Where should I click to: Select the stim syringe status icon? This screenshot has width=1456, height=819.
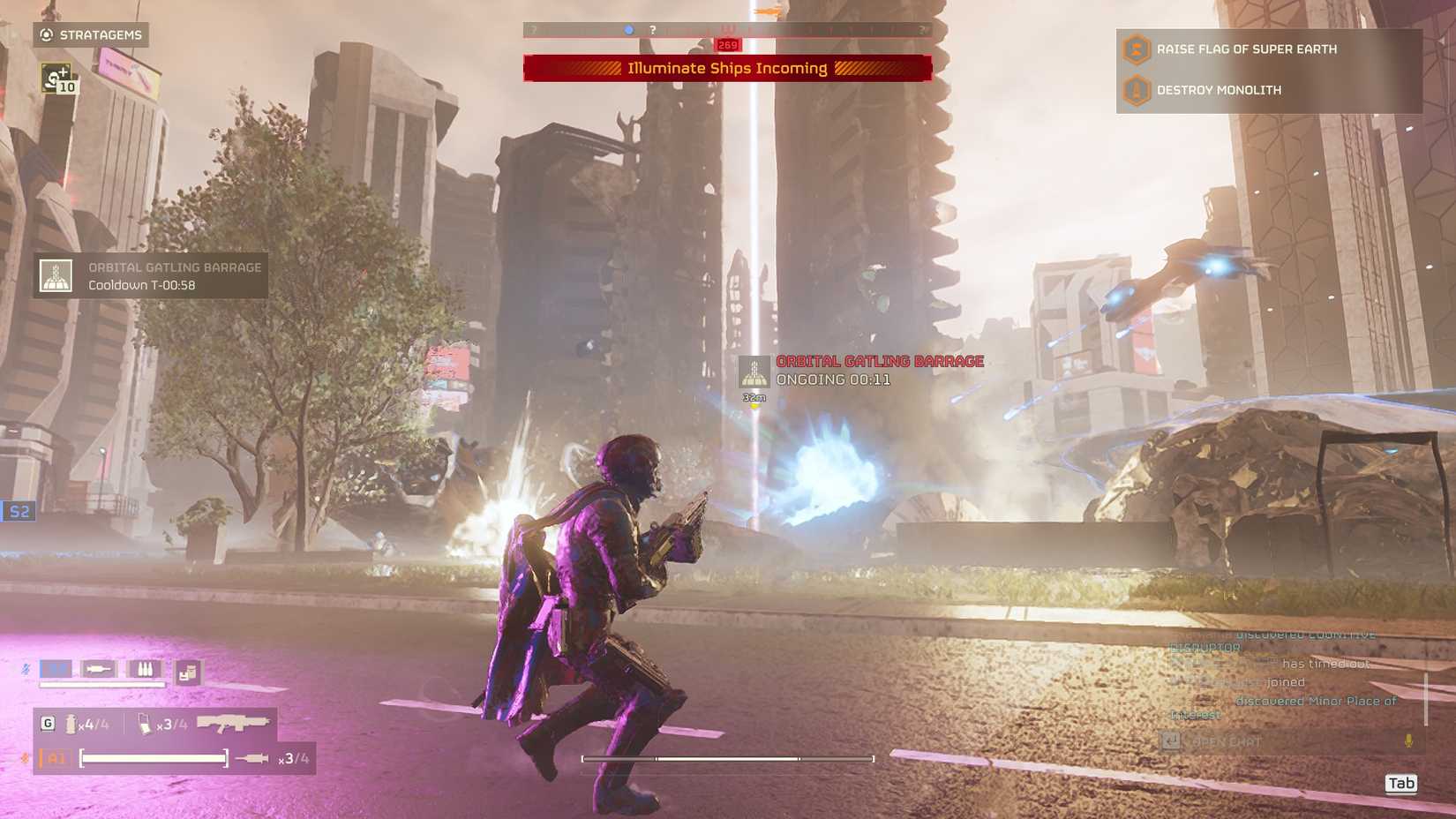pyautogui.click(x=98, y=669)
